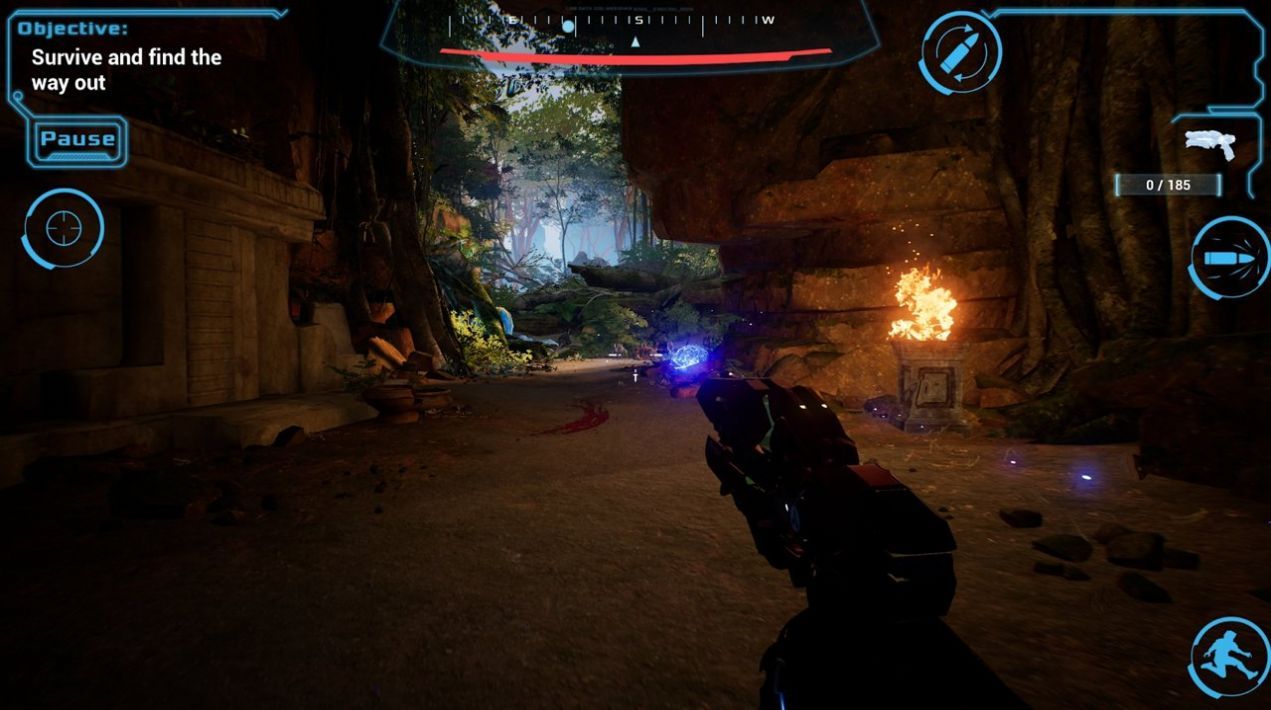Pause the game

78,140
